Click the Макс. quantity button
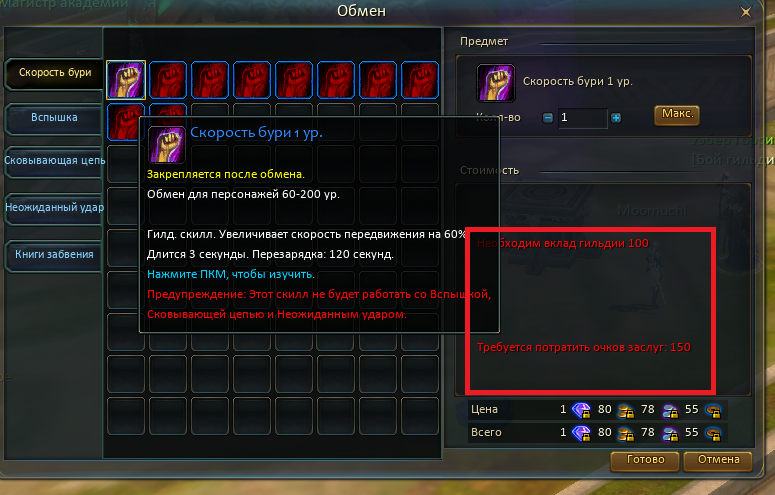This screenshot has width=775, height=495. [677, 114]
